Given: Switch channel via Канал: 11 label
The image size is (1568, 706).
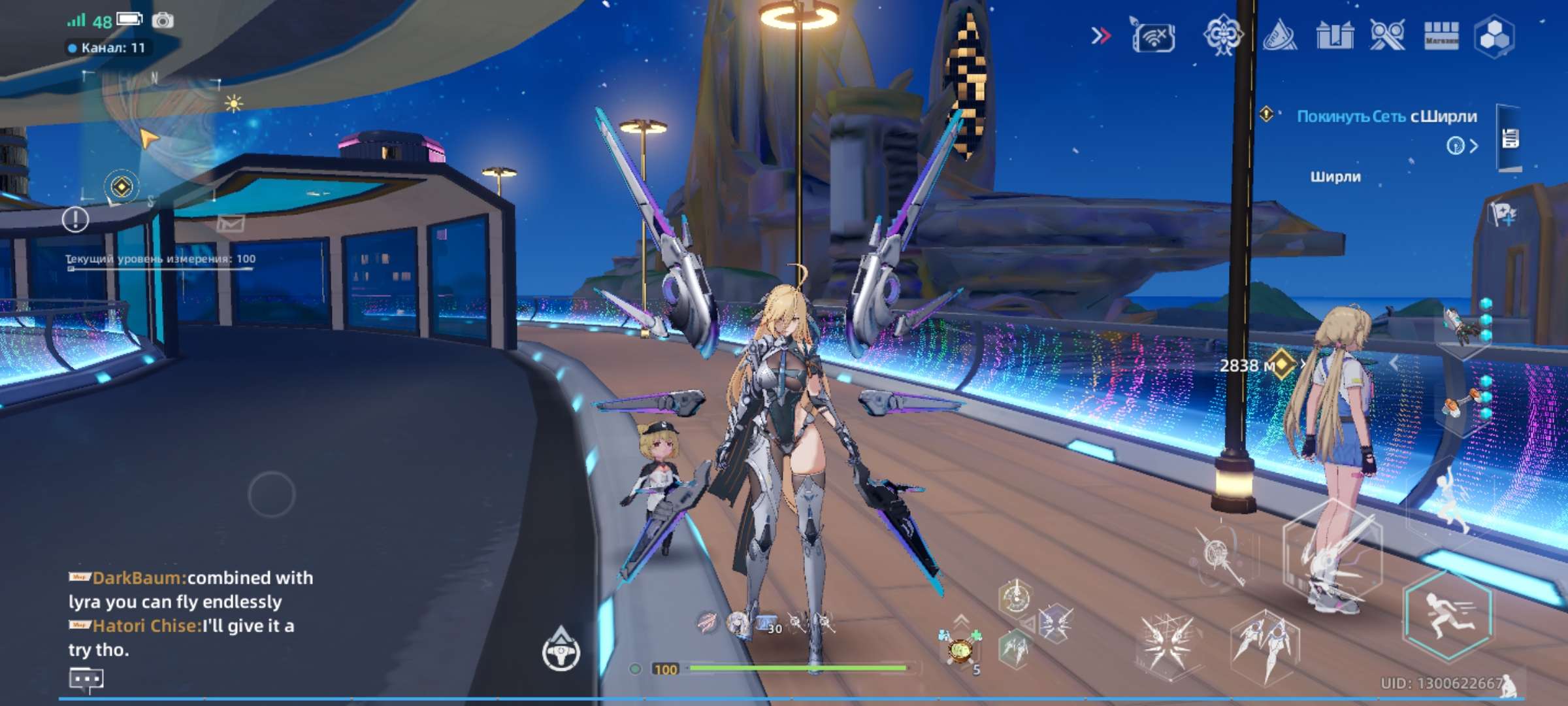Looking at the screenshot, I should pyautogui.click(x=108, y=48).
